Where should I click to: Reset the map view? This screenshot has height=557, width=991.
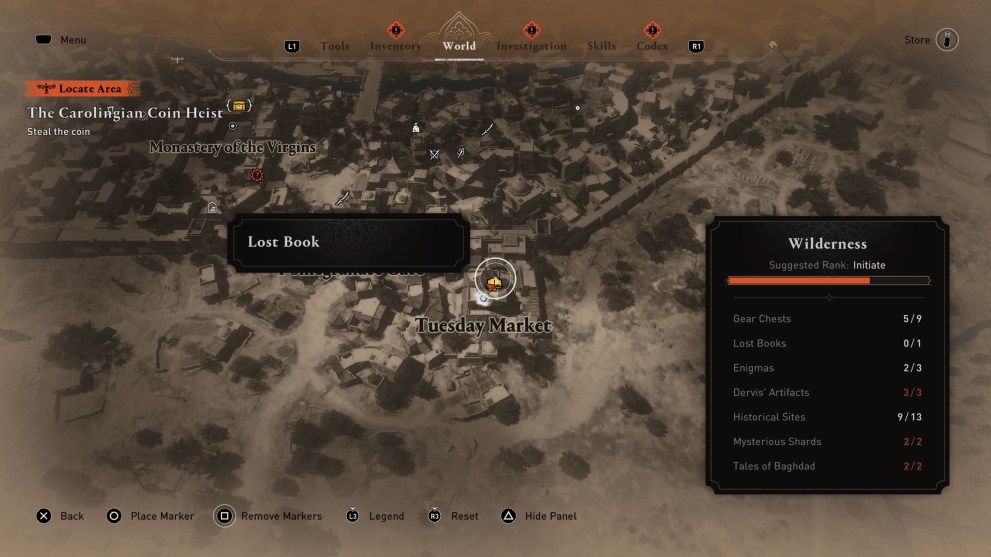[x=452, y=516]
